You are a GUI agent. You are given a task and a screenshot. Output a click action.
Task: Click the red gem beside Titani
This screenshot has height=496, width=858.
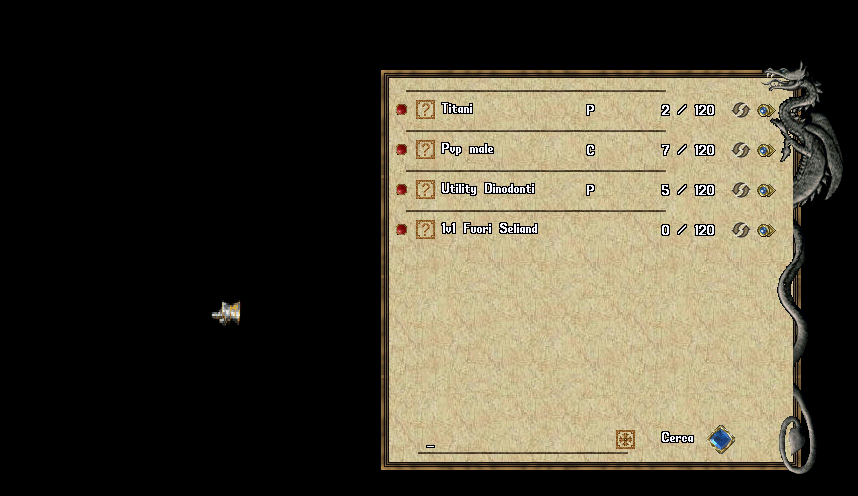click(401, 110)
